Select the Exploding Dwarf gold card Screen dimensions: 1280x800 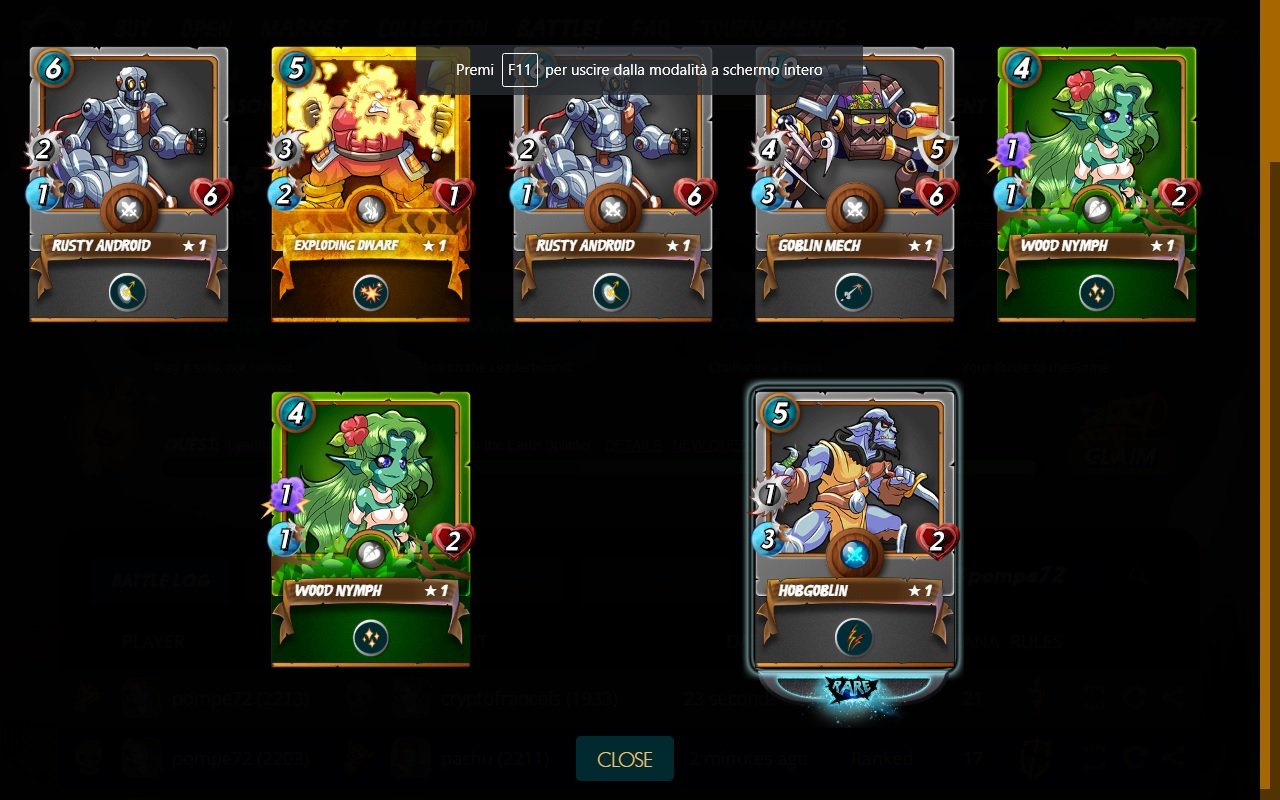pos(370,150)
